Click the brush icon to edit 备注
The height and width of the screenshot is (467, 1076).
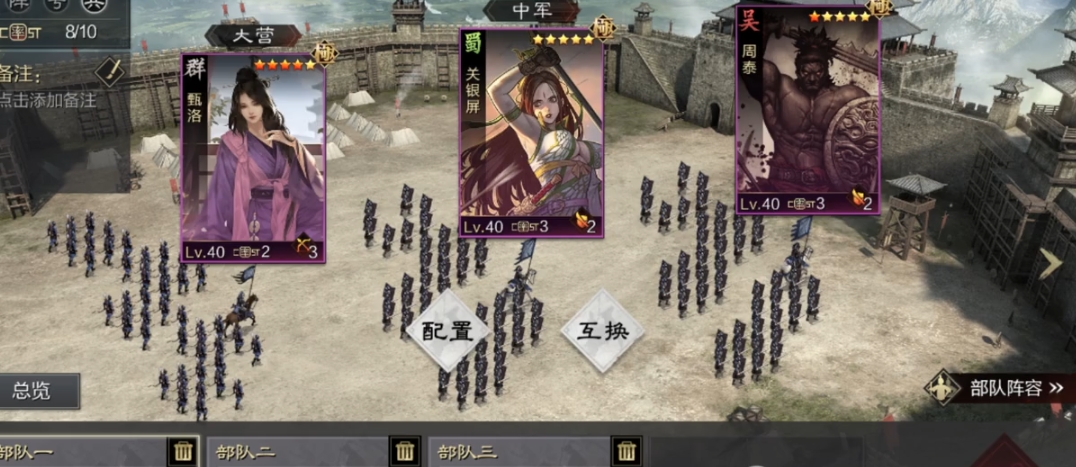(x=110, y=71)
